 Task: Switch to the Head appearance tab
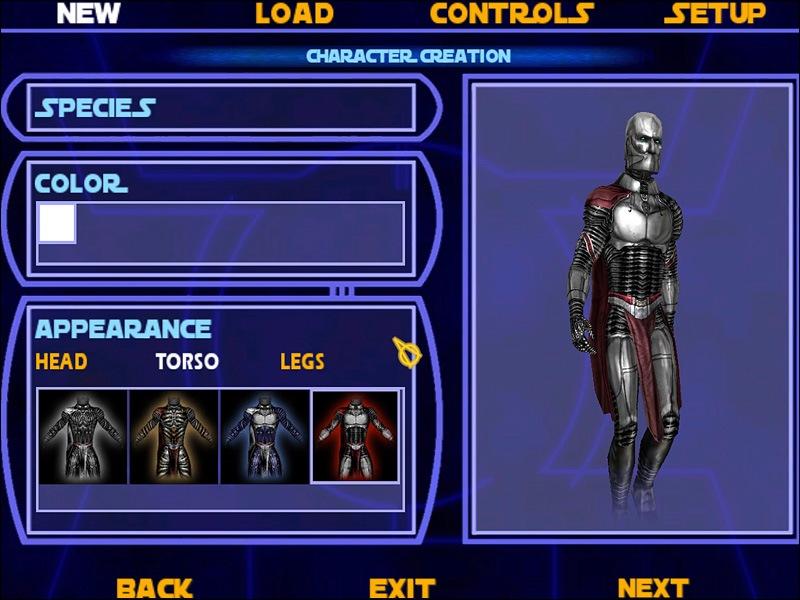61,361
